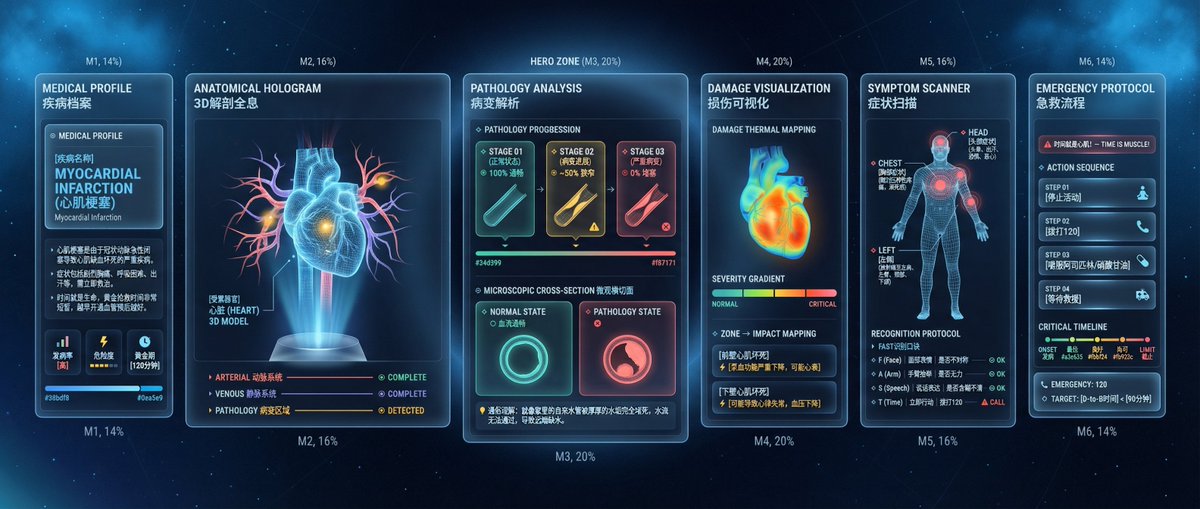
Task: Choose the STAGE 02 narrowing card
Action: 575,188
